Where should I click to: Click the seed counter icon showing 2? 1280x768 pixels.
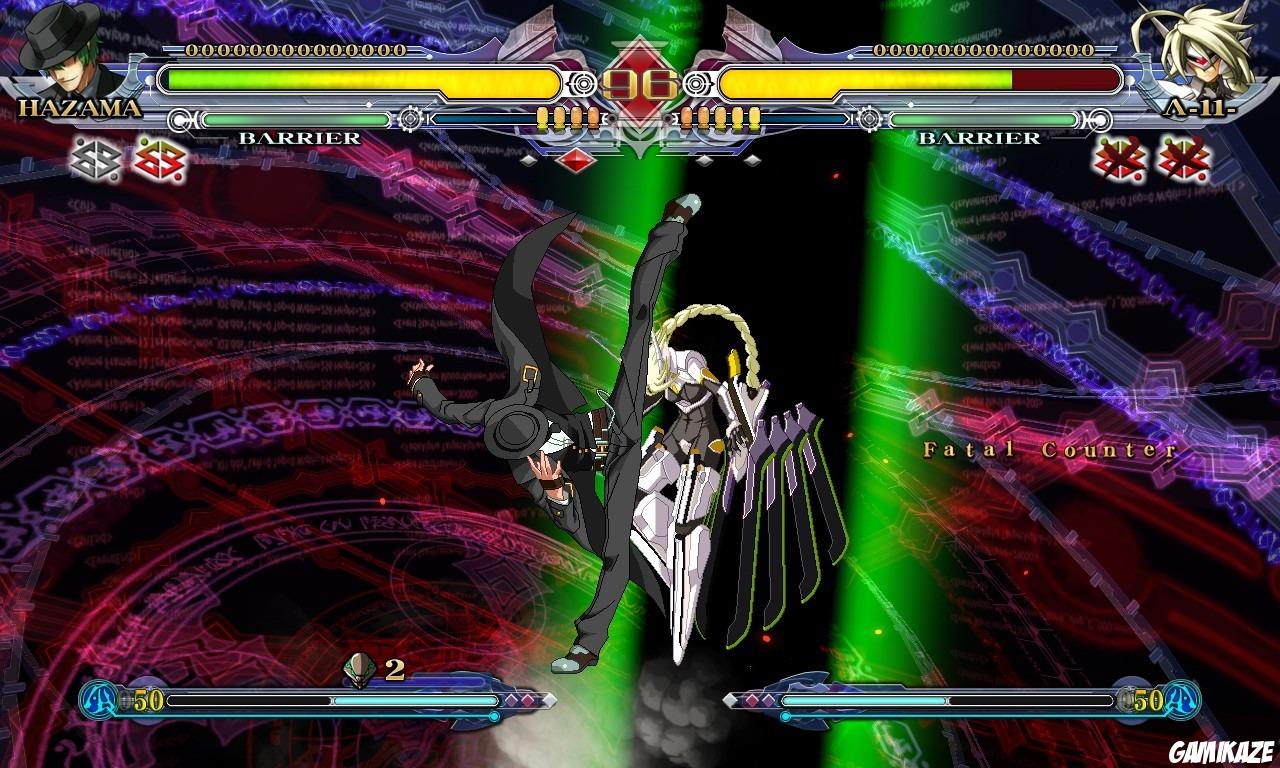tap(357, 665)
